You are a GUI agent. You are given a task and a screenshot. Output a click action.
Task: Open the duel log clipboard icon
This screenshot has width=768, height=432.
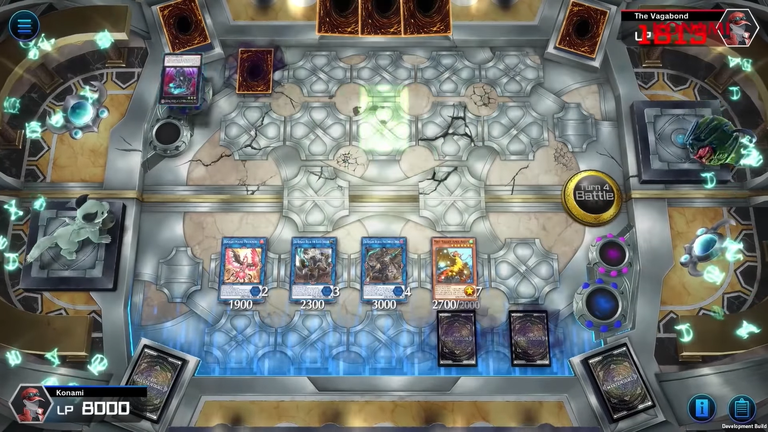(x=741, y=407)
